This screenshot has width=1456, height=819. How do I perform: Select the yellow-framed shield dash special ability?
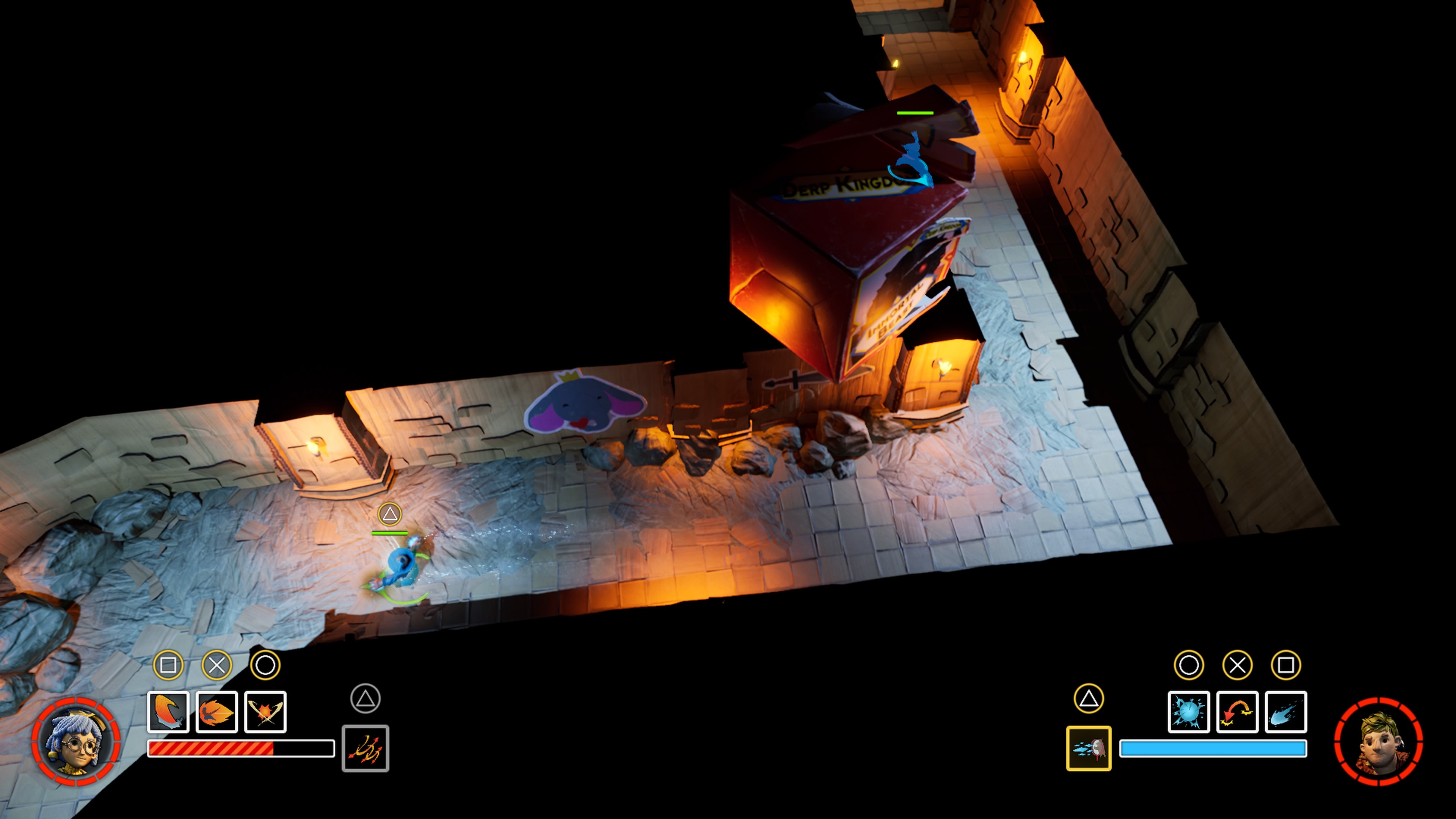(1089, 748)
